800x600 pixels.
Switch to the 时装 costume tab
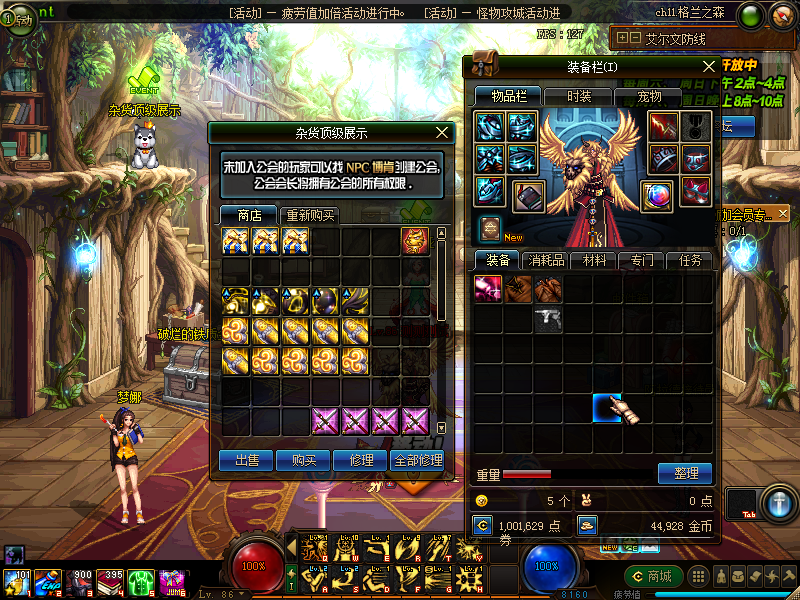coord(578,96)
